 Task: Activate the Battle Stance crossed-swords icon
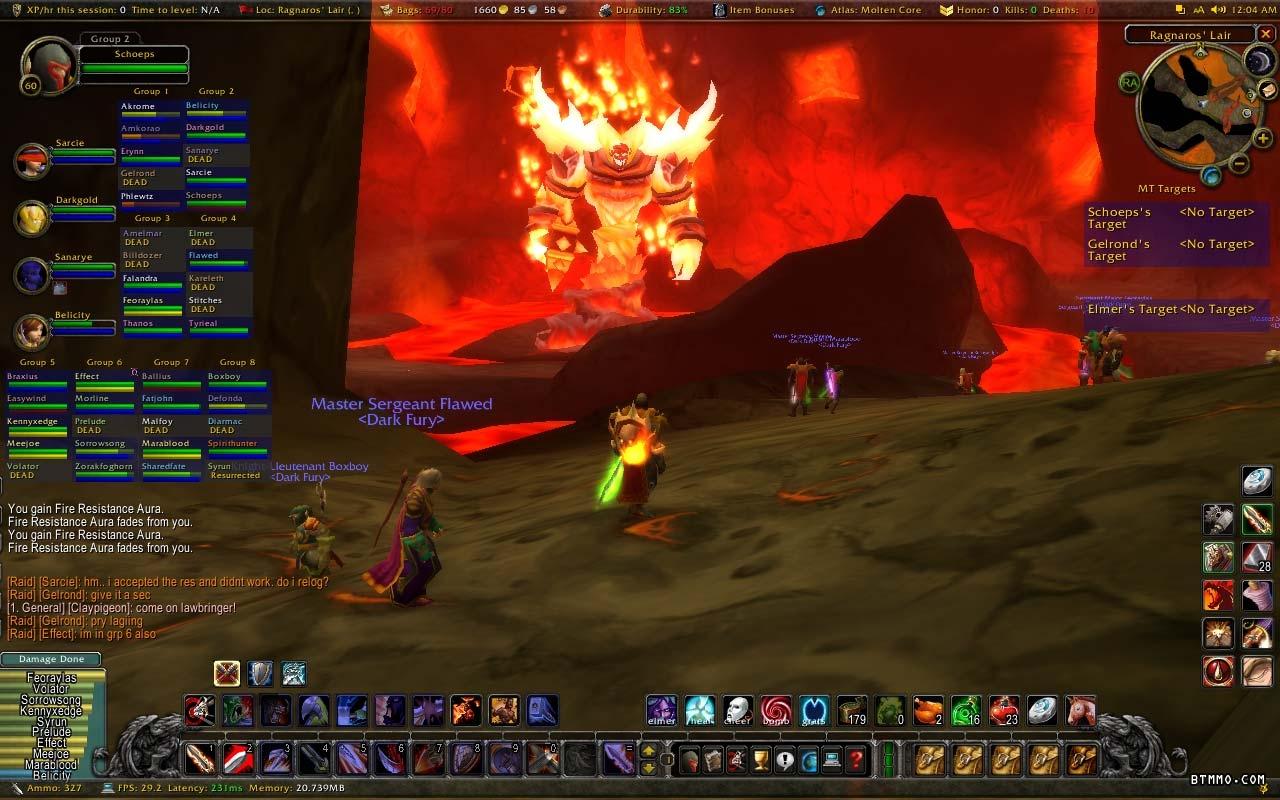227,673
